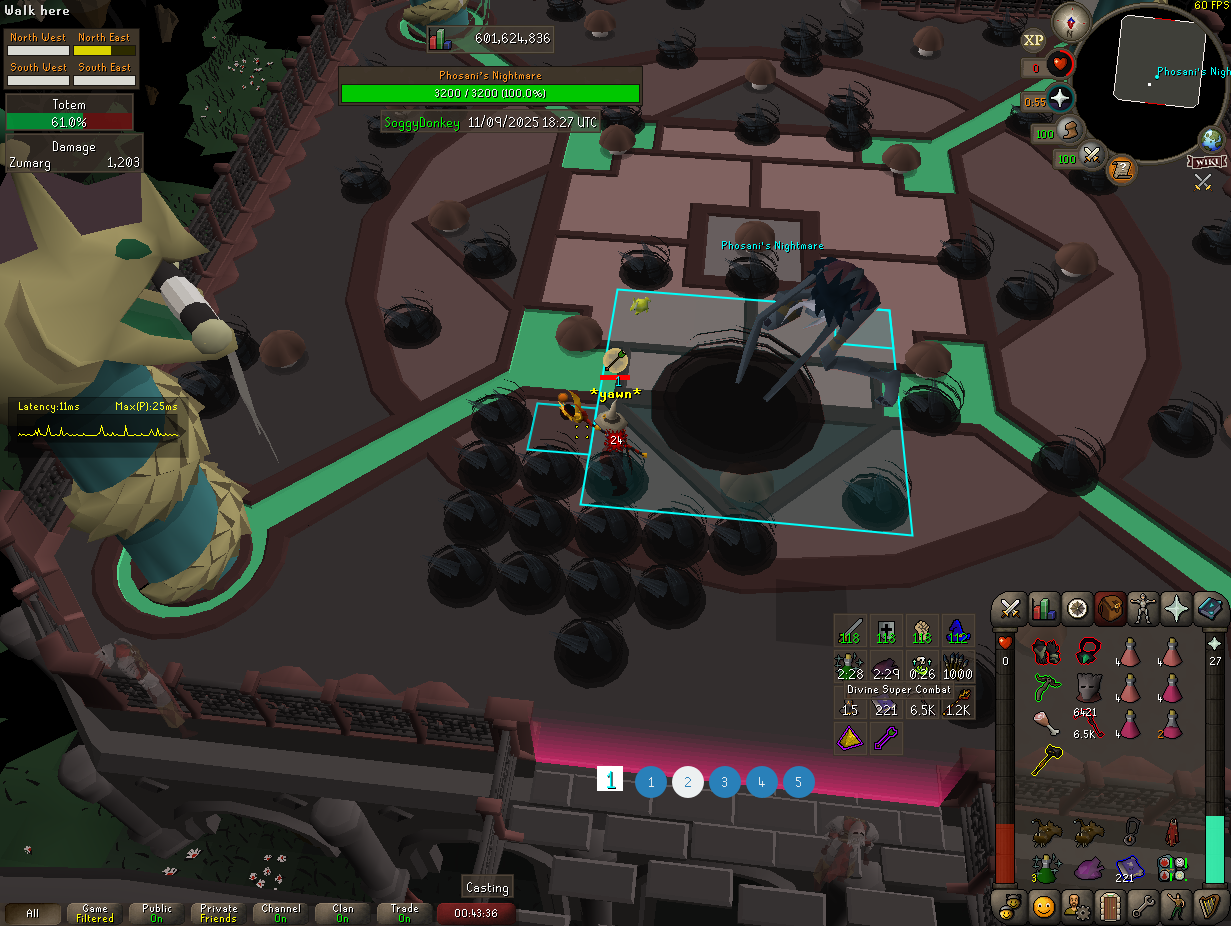Image resolution: width=1231 pixels, height=926 pixels.
Task: Eat the cooked meat drumstick in the inventory
Action: (1046, 724)
